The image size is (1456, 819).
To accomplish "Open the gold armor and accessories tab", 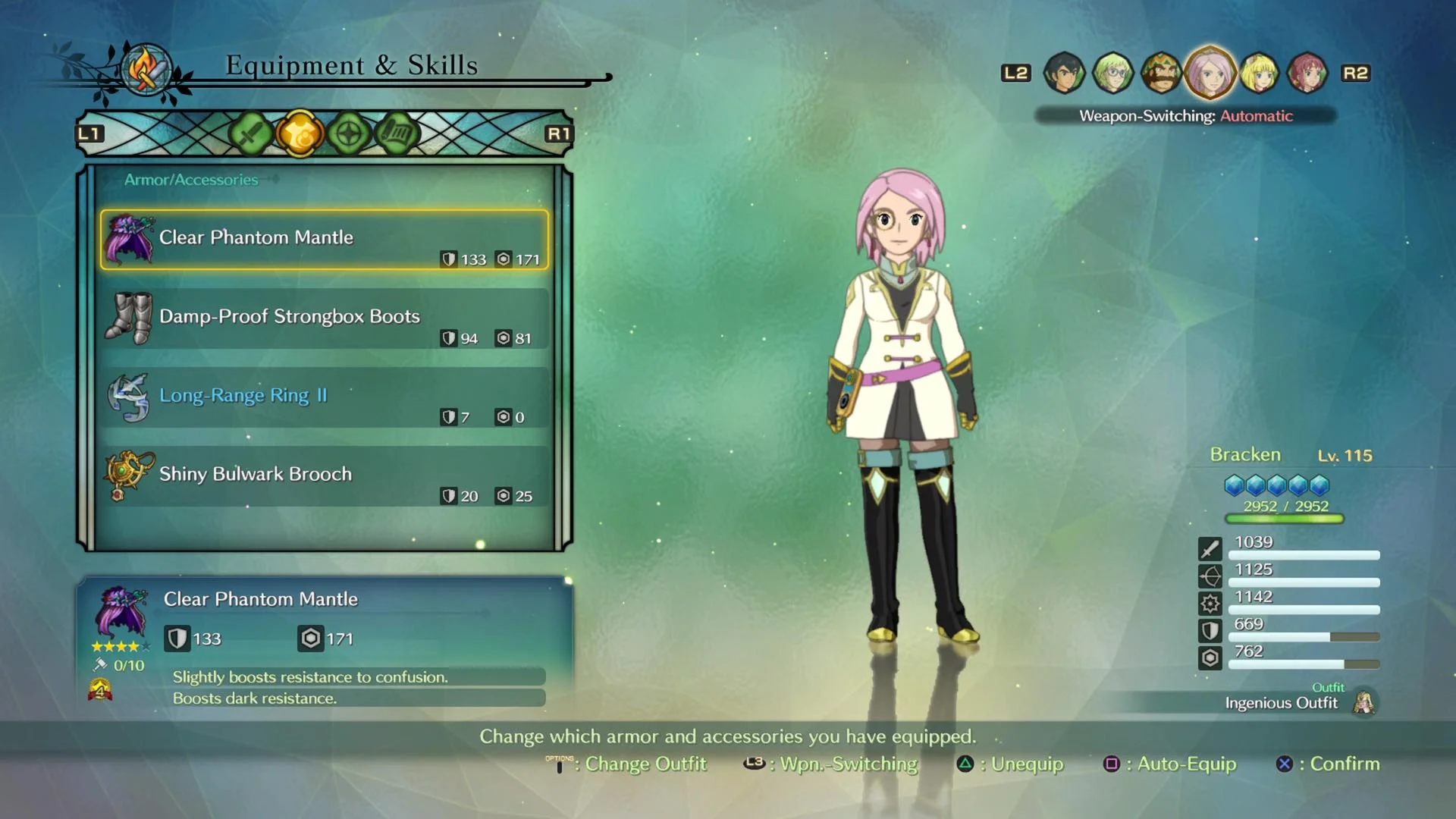I will [x=300, y=134].
